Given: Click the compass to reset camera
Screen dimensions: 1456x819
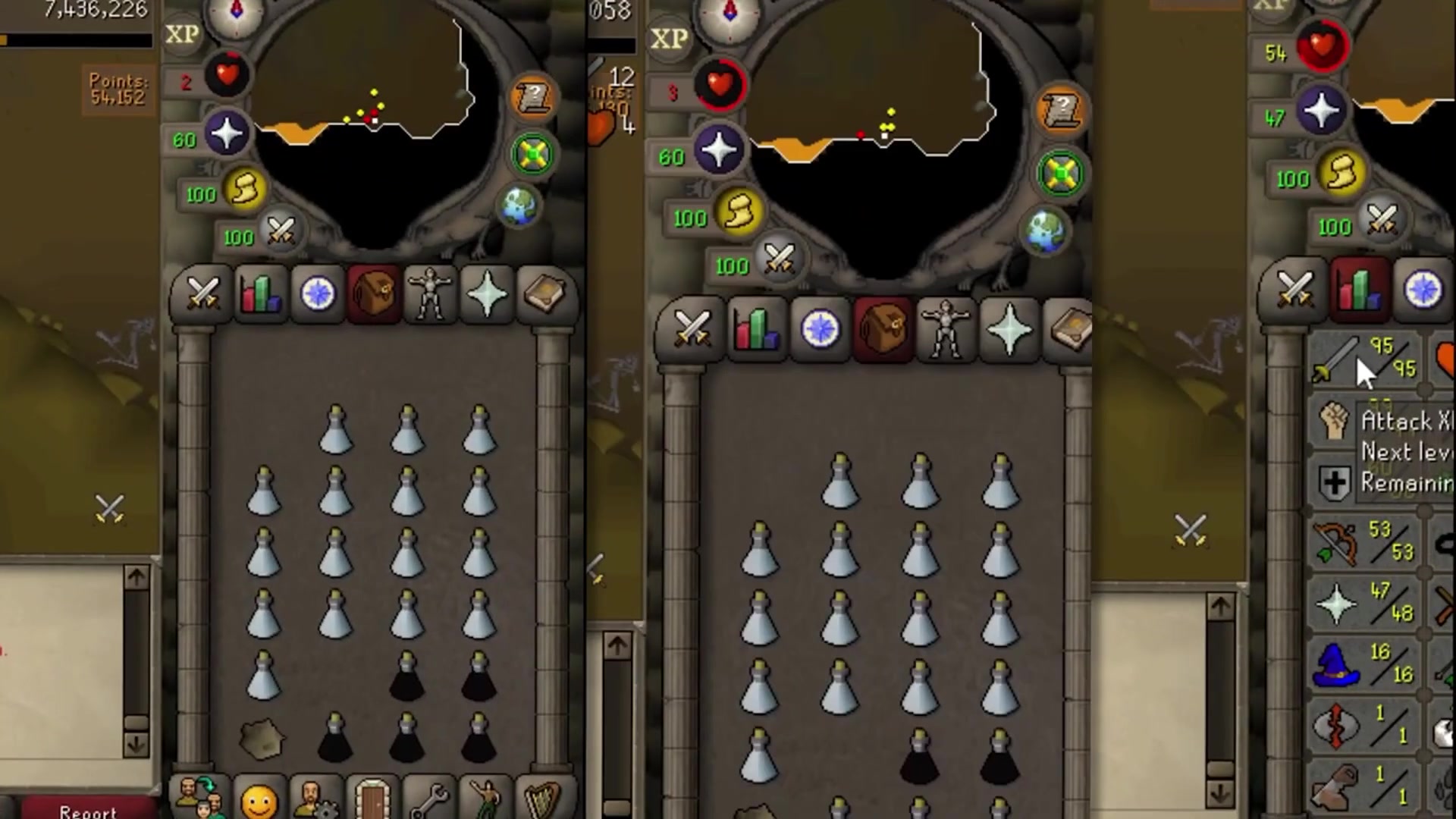Looking at the screenshot, I should tap(237, 14).
